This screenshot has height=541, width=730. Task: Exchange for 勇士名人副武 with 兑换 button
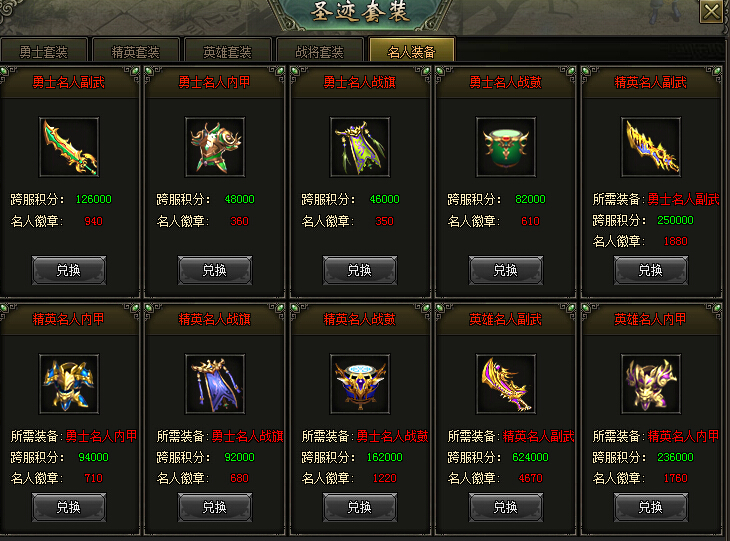[69, 270]
